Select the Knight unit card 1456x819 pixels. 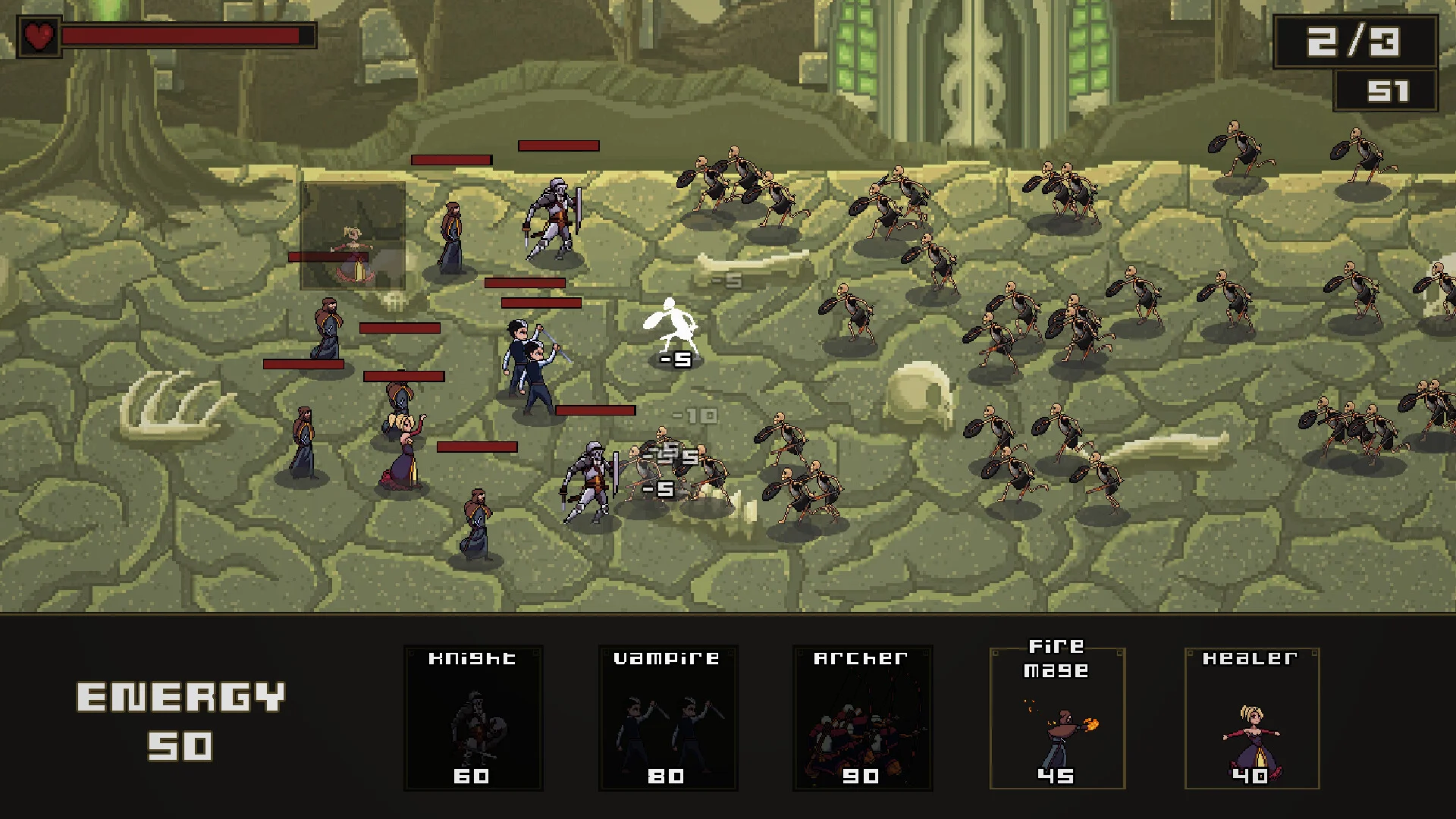[473, 717]
